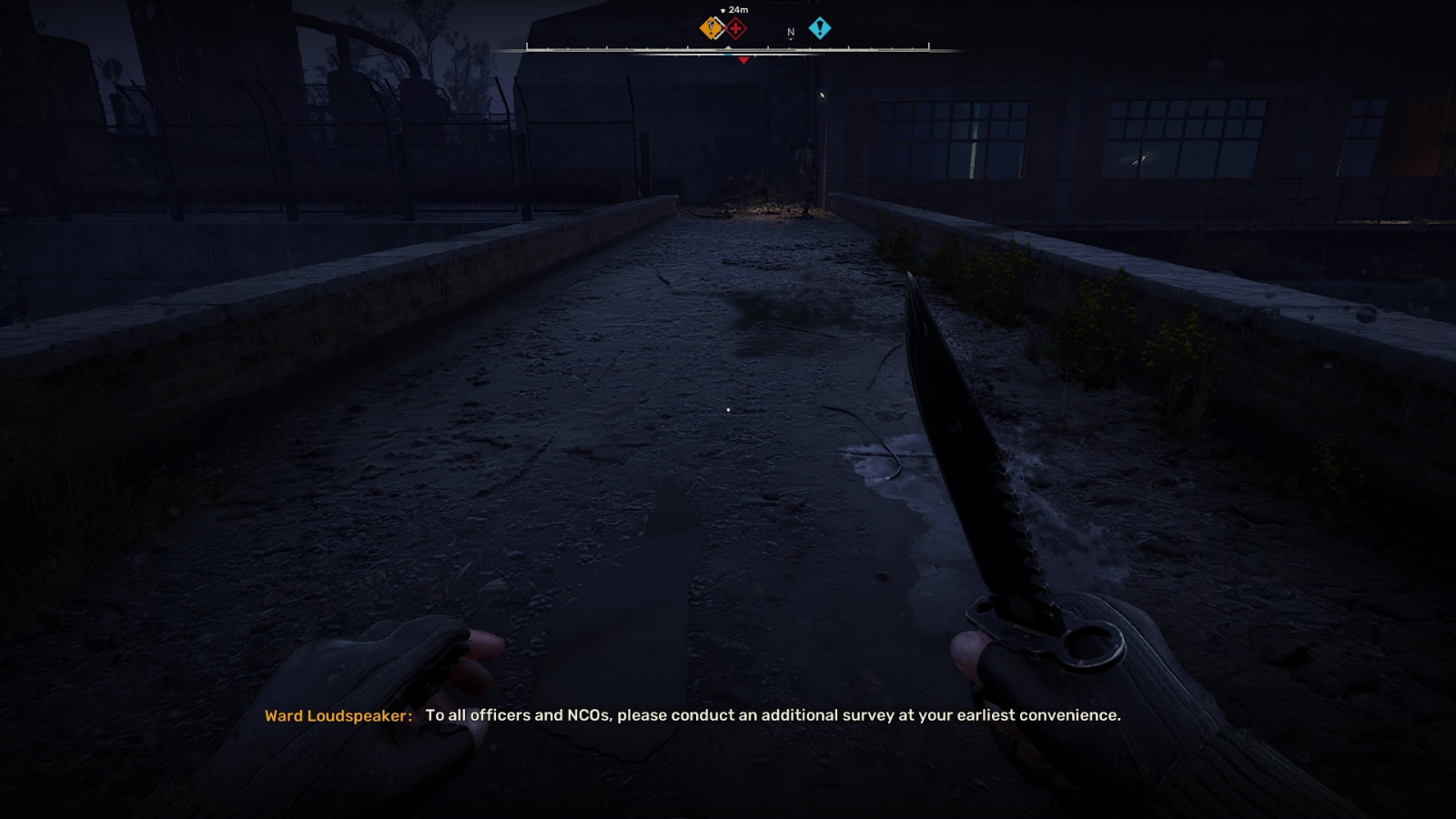Click the small triangle above the 24m label
The image size is (1456, 819).
pyautogui.click(x=723, y=10)
